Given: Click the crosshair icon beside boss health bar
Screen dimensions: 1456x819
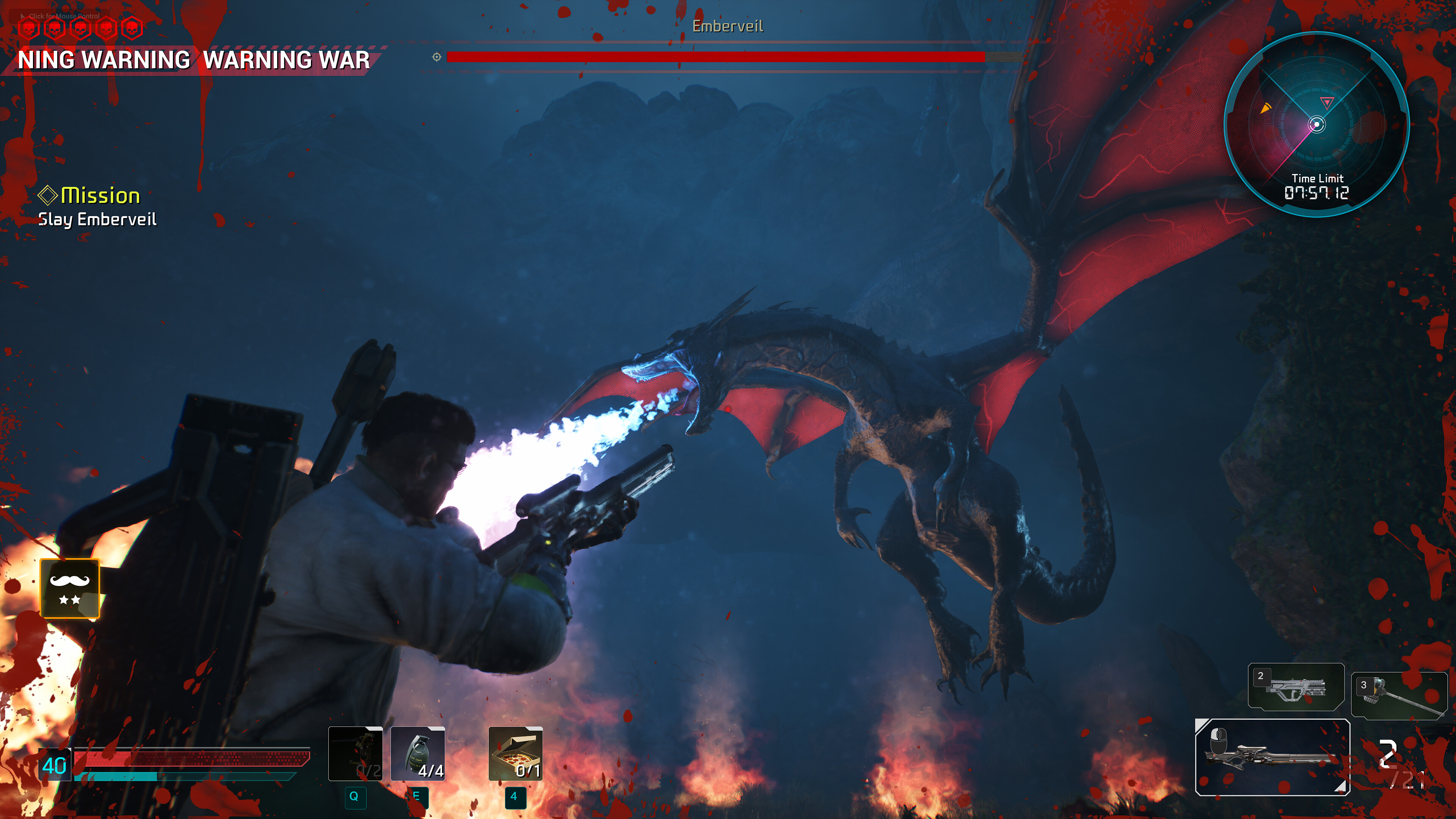Looking at the screenshot, I should pyautogui.click(x=435, y=56).
